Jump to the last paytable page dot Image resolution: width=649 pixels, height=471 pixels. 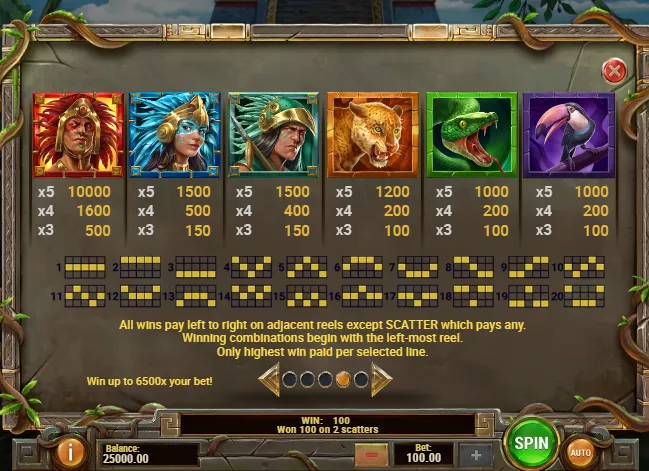(360, 380)
